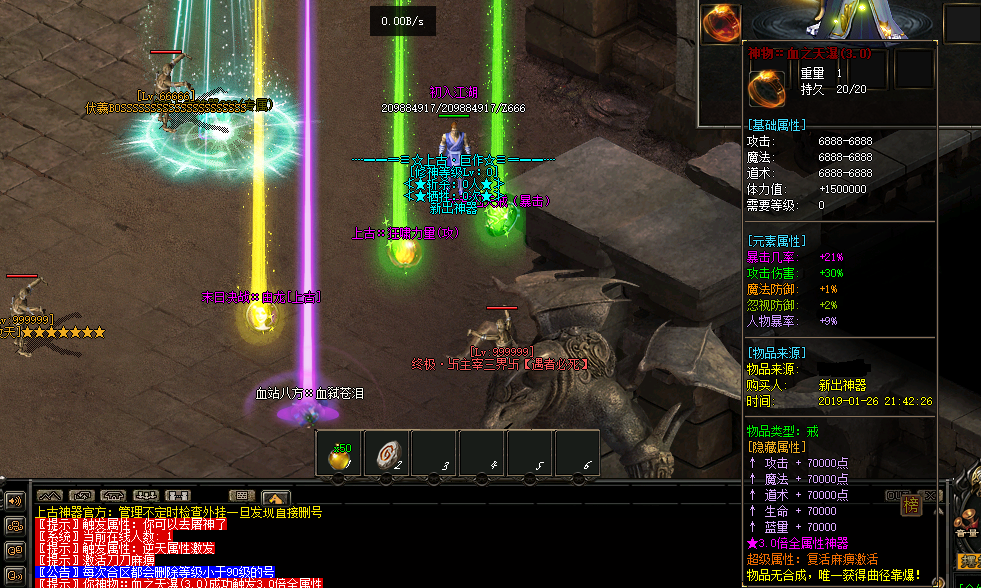
Task: Toggle the chat sound speaker icon
Action: point(15,500)
